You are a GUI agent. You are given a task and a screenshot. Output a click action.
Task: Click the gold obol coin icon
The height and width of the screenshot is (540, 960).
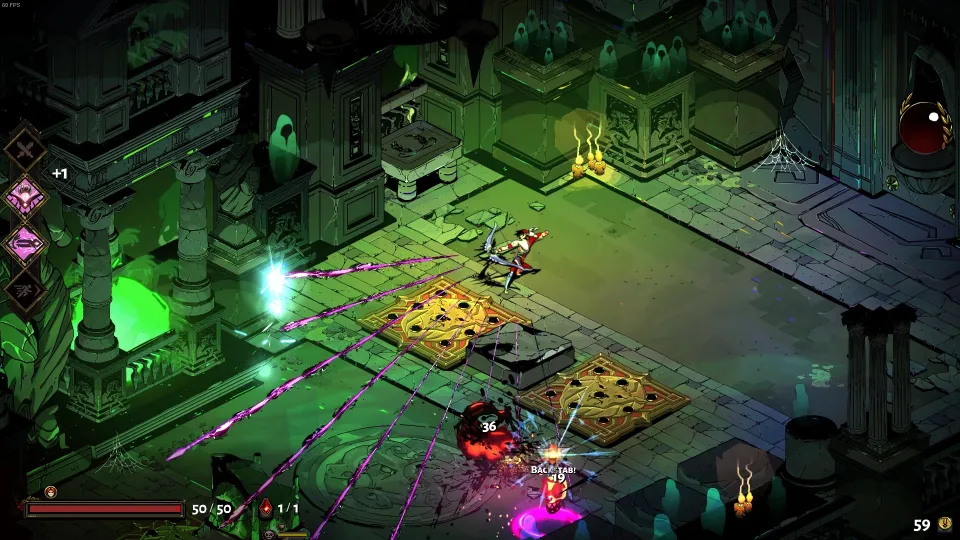pos(943,524)
